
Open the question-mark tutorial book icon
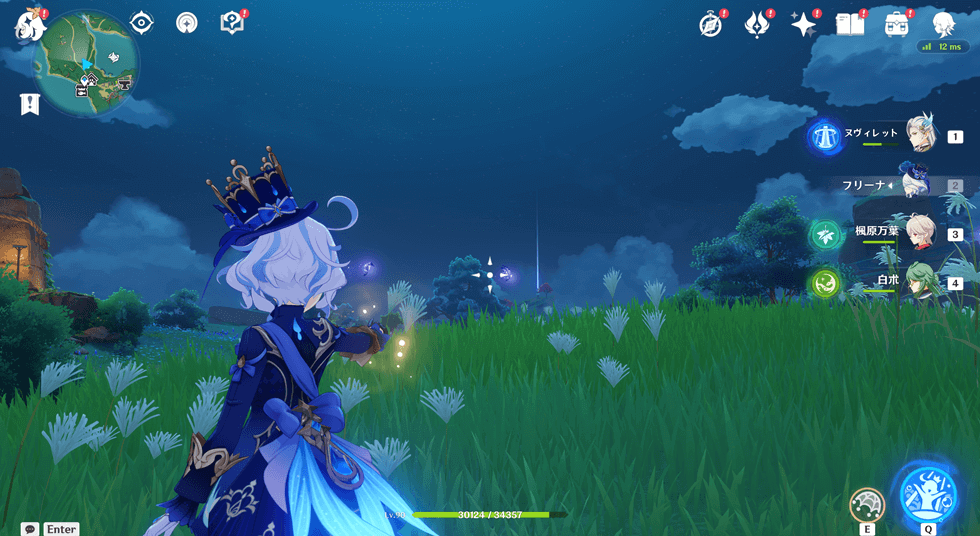pyautogui.click(x=232, y=22)
